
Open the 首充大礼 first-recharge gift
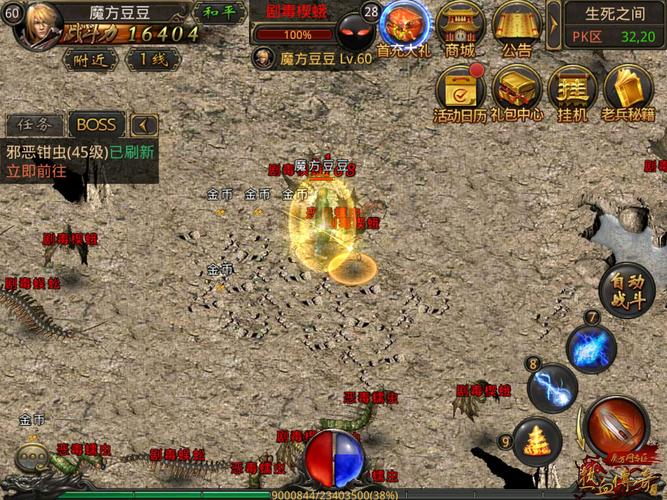click(x=405, y=29)
